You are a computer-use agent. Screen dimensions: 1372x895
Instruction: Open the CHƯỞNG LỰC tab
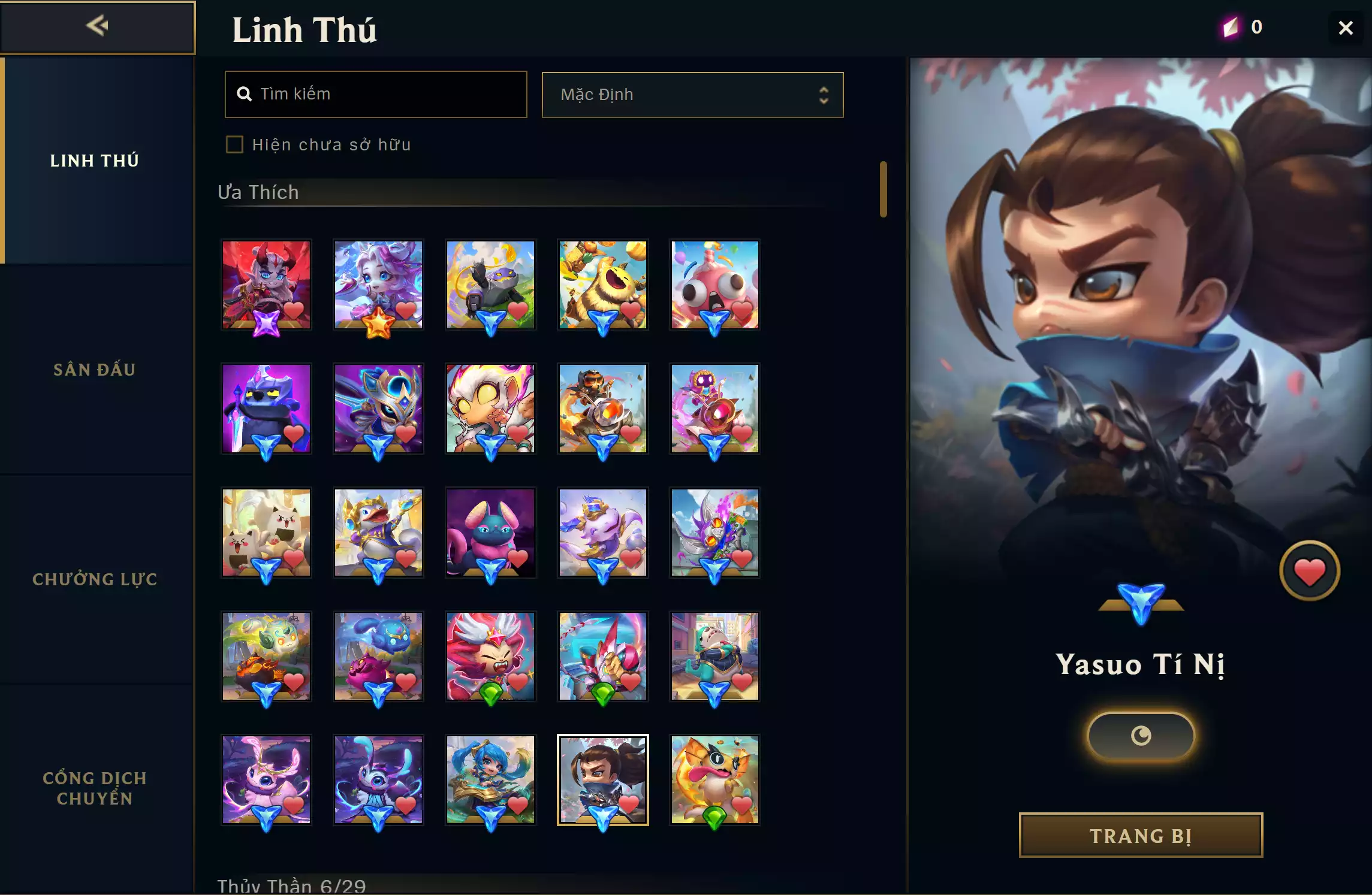click(x=95, y=579)
